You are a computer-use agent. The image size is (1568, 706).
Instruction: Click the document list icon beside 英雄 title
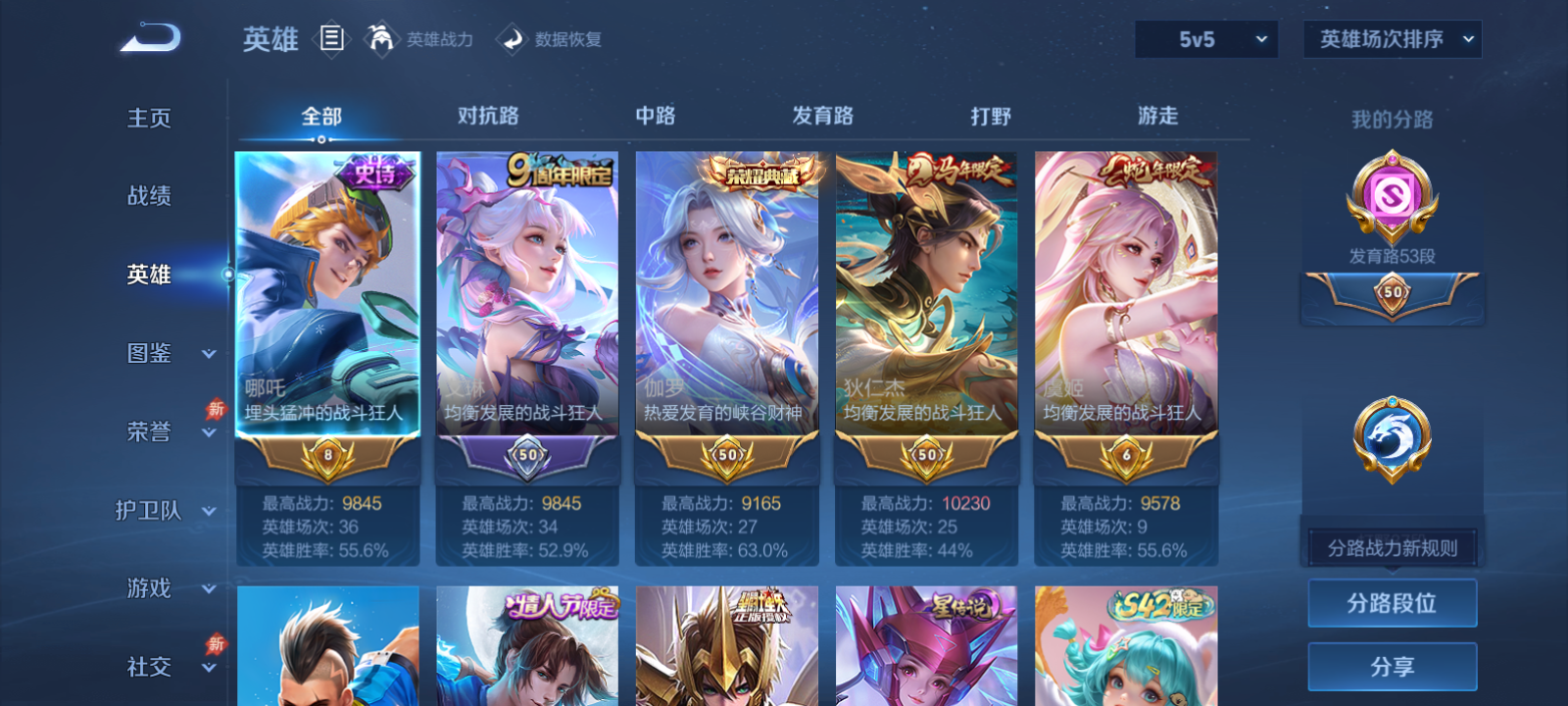click(331, 39)
